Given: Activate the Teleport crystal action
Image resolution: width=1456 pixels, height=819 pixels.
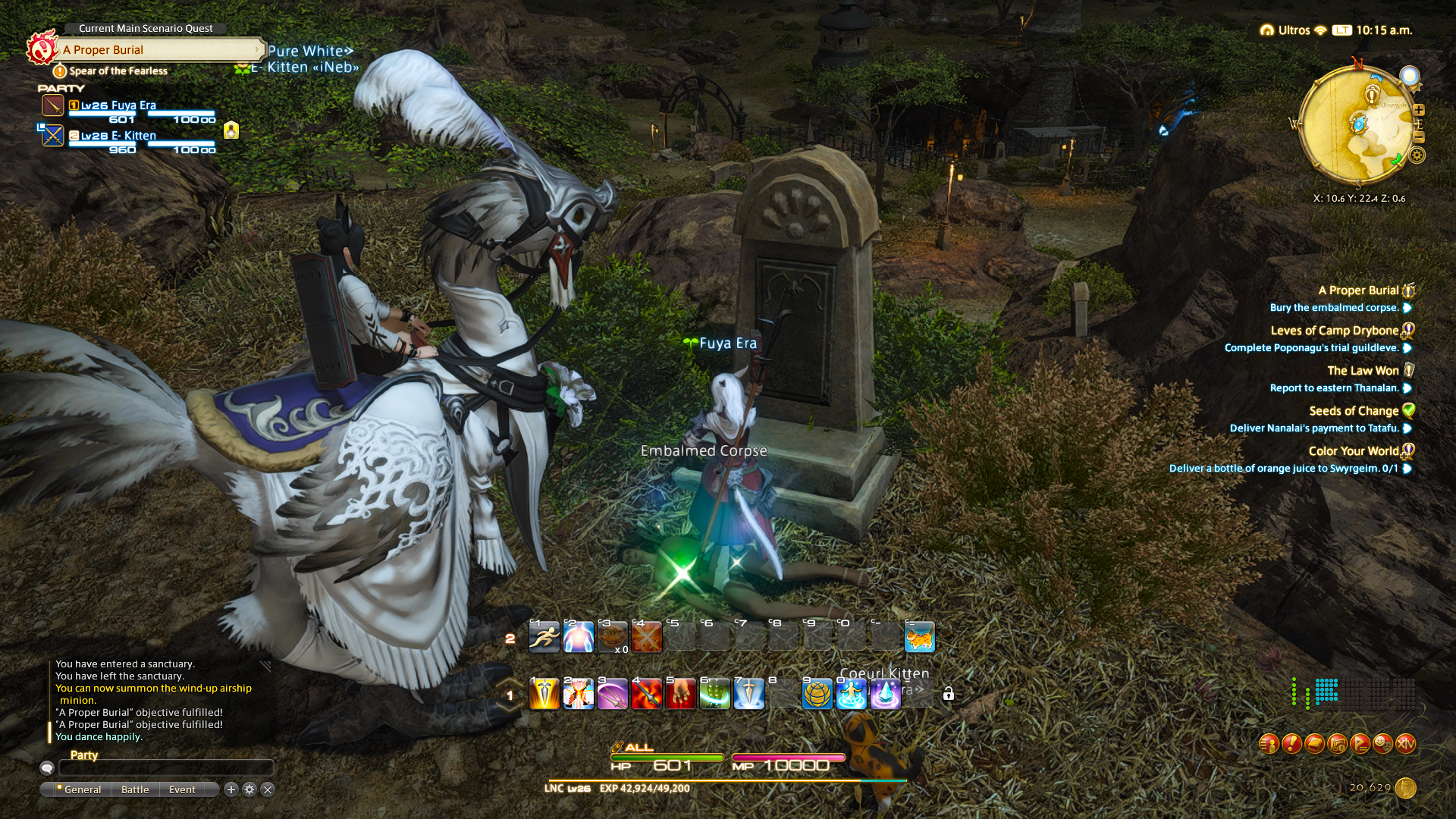Looking at the screenshot, I should (x=885, y=695).
